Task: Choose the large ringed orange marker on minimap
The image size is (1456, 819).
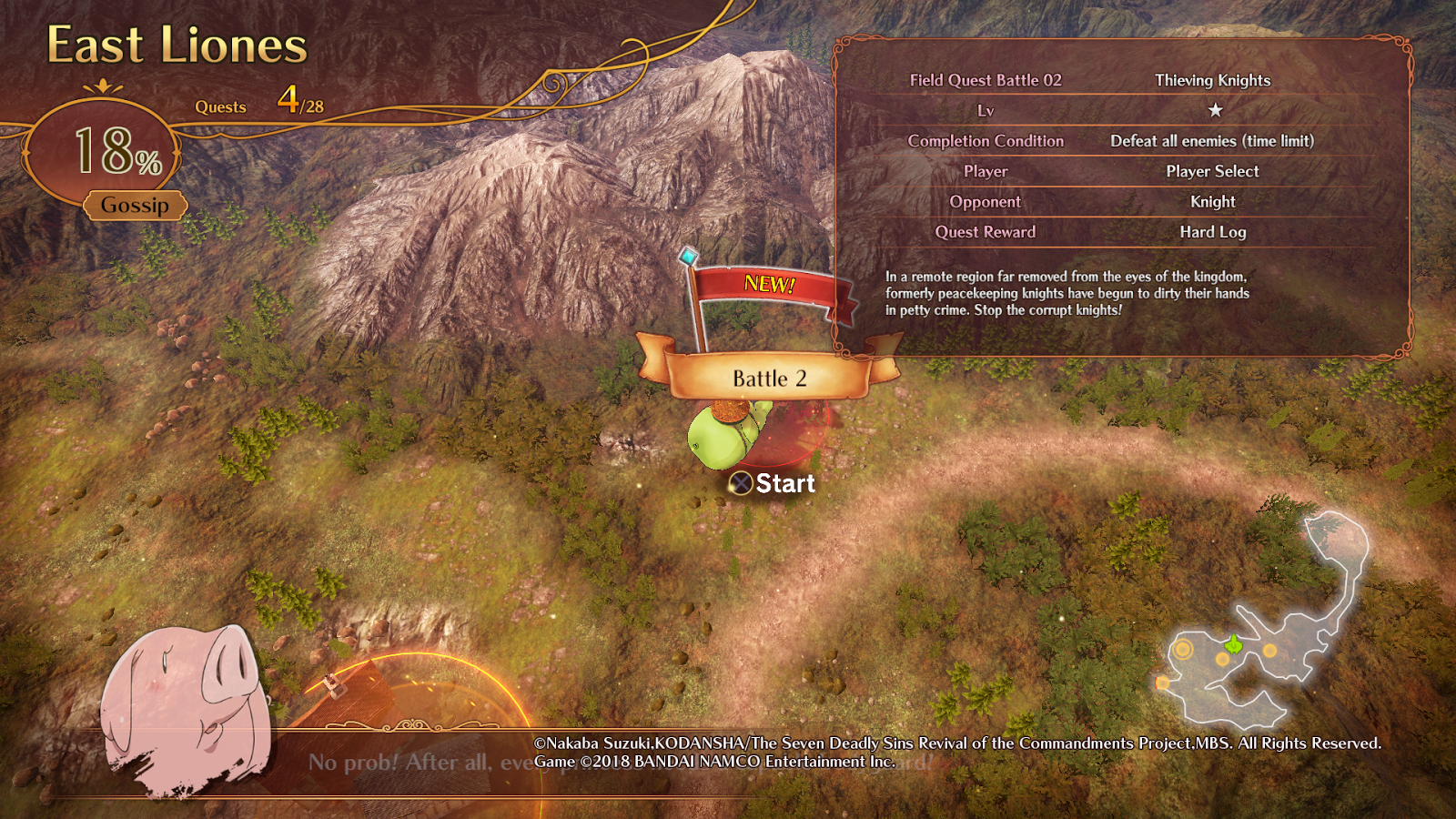Action: click(1182, 649)
